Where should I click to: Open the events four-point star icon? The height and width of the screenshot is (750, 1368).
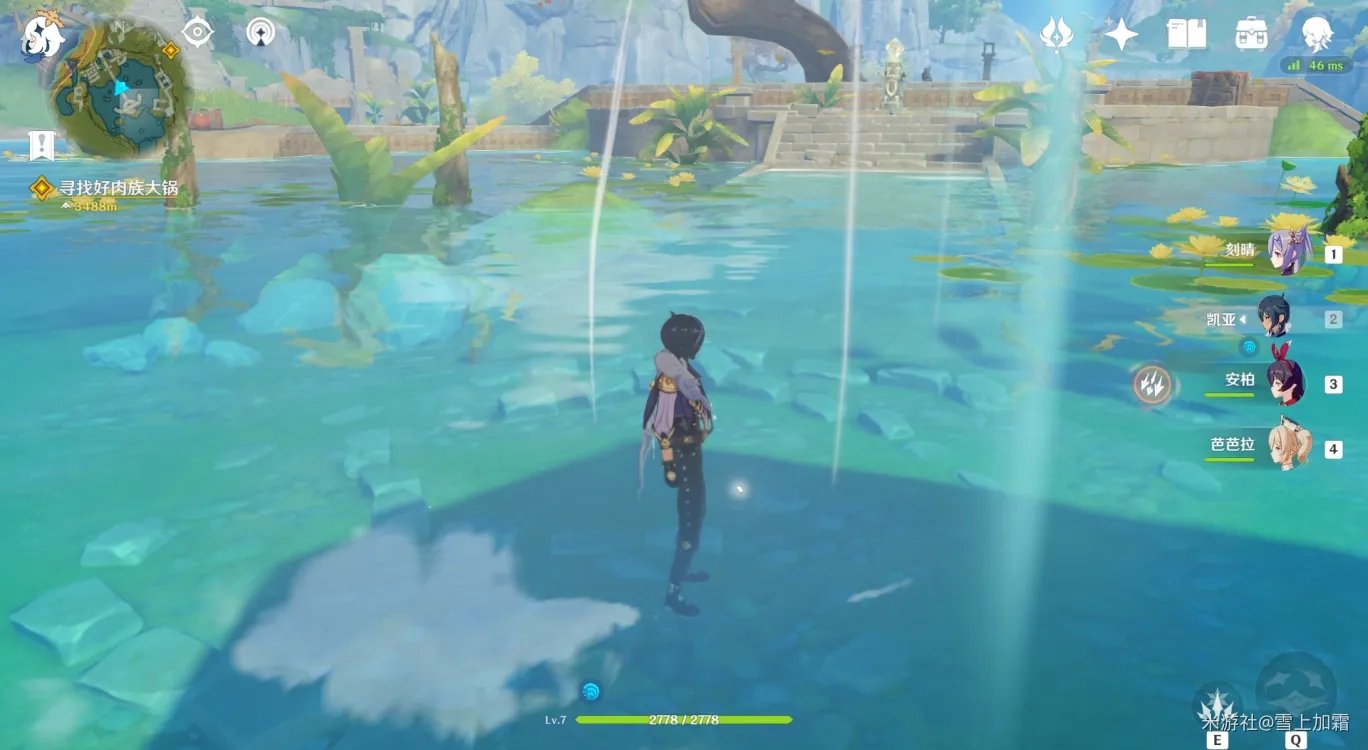[1120, 34]
